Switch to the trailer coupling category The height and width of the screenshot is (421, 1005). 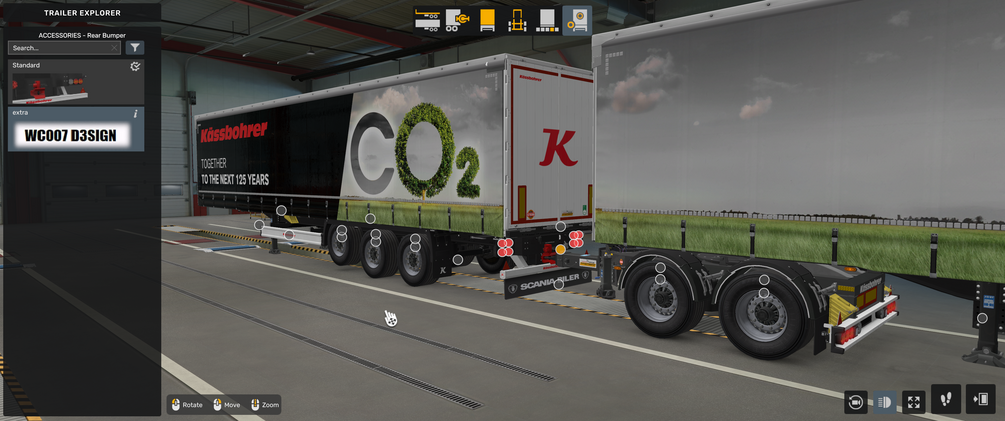pyautogui.click(x=457, y=20)
